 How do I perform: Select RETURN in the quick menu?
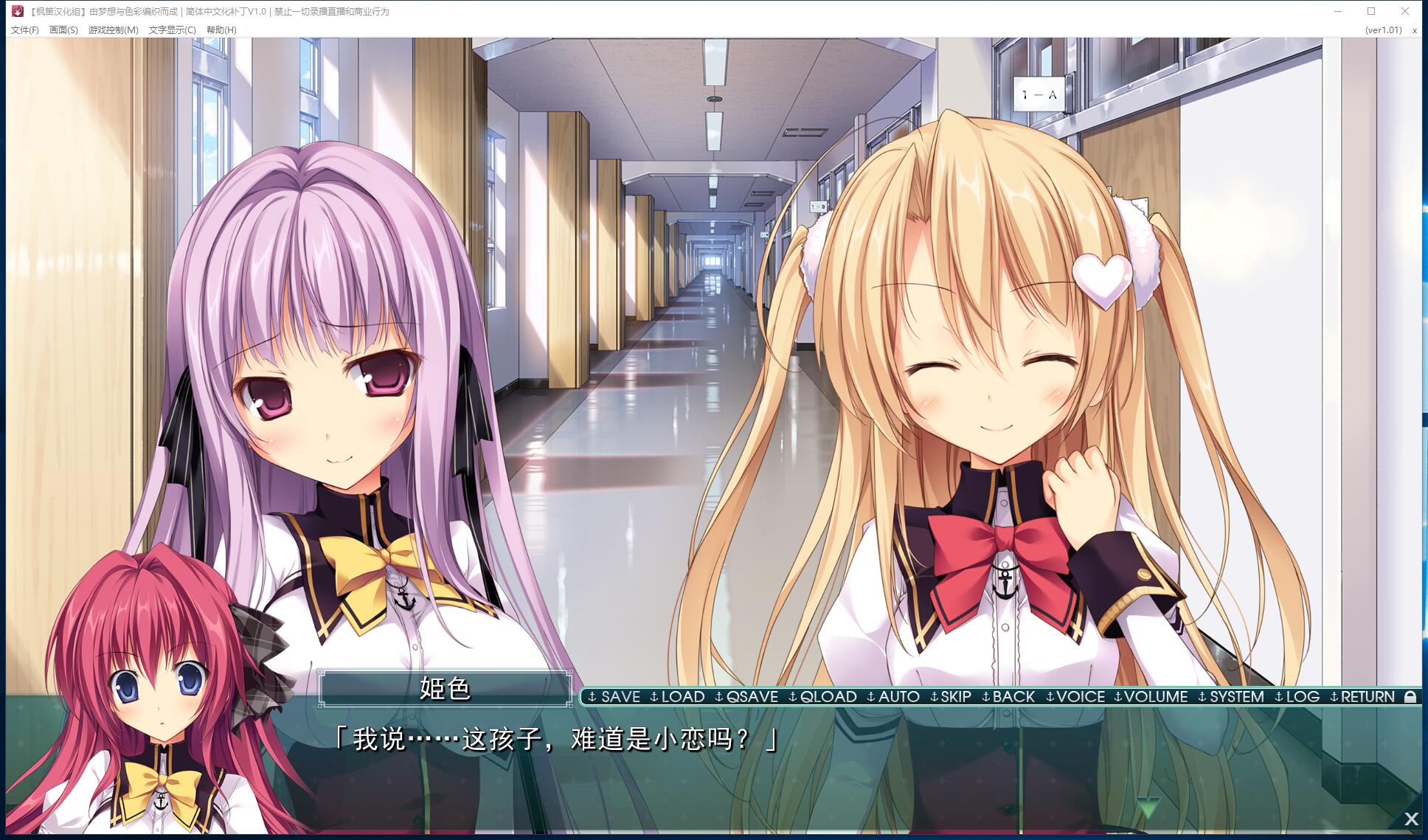click(x=1362, y=697)
